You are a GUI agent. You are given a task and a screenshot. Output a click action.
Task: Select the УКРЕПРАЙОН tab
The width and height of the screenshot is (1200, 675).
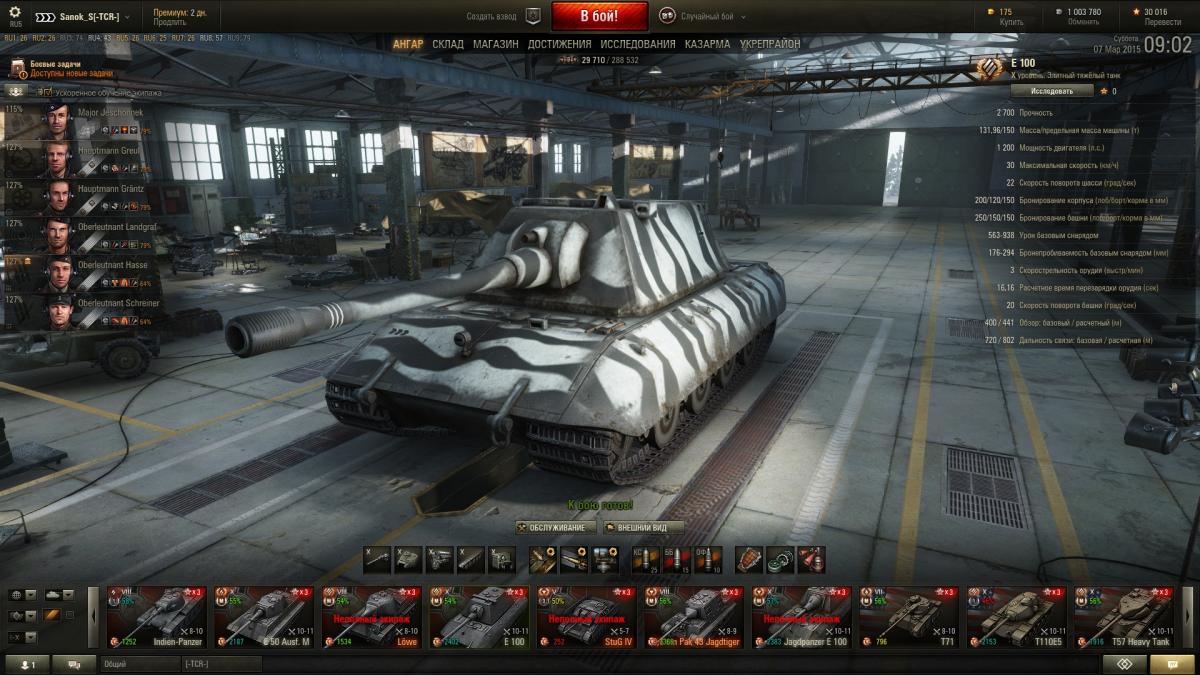point(769,44)
